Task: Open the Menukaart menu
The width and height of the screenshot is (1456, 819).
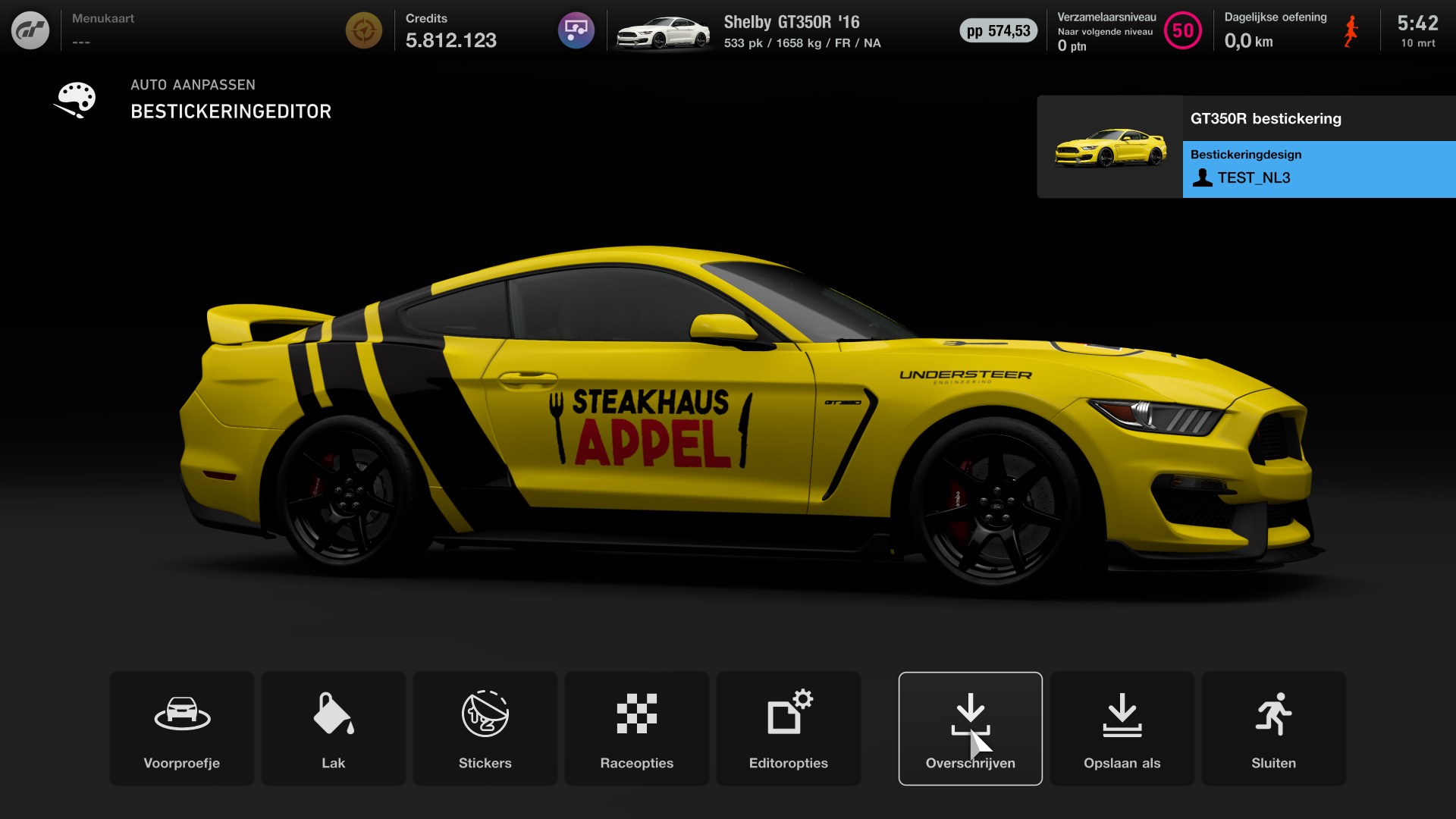Action: [104, 18]
